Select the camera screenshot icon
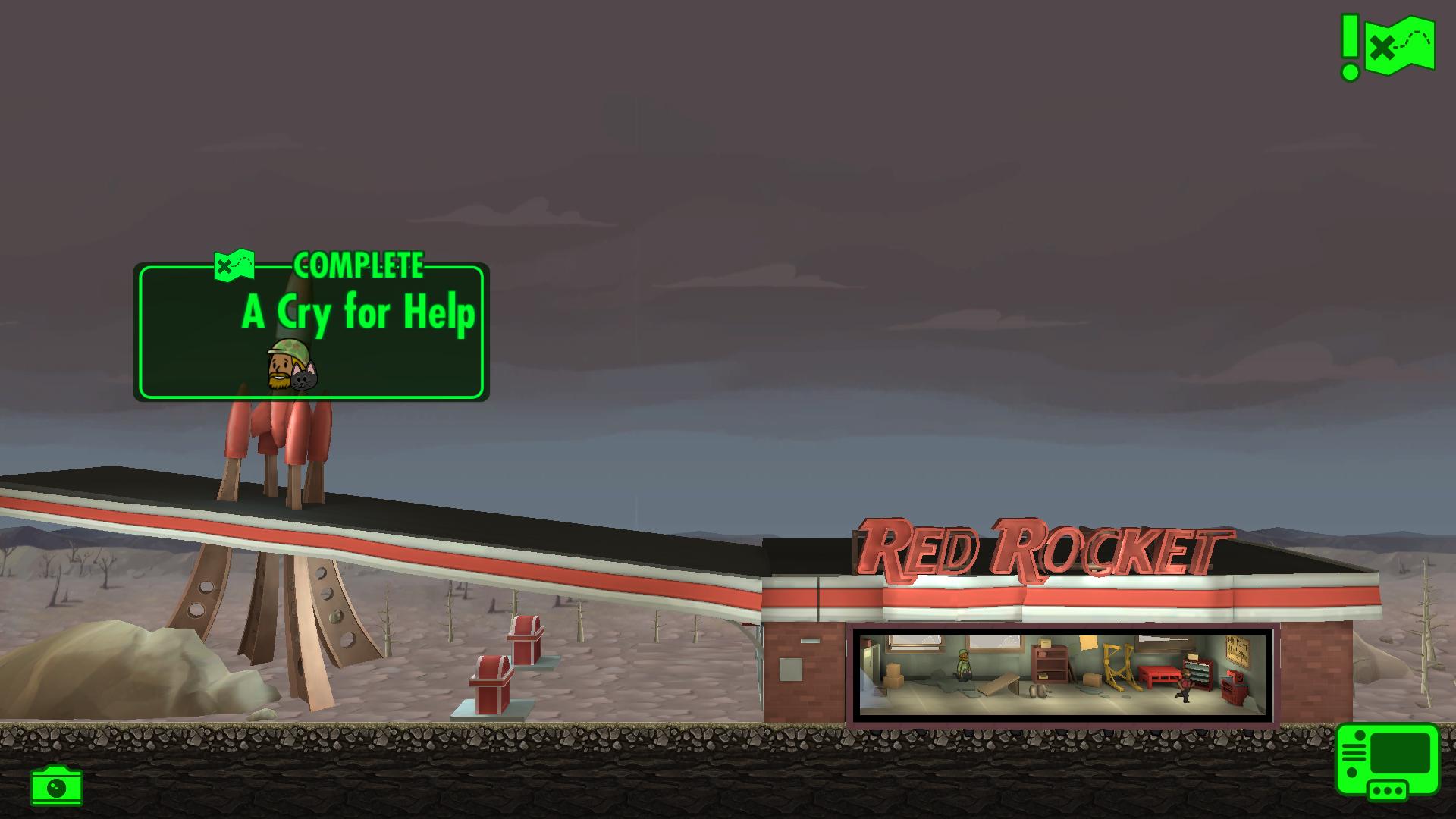Image resolution: width=1456 pixels, height=819 pixels. tap(57, 786)
